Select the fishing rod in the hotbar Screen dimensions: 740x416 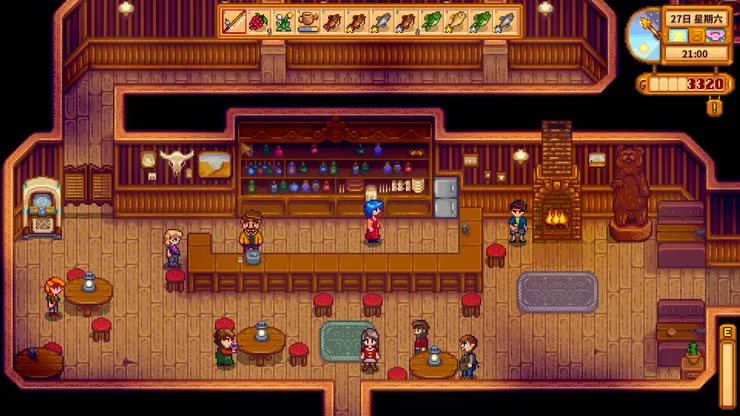[235, 21]
